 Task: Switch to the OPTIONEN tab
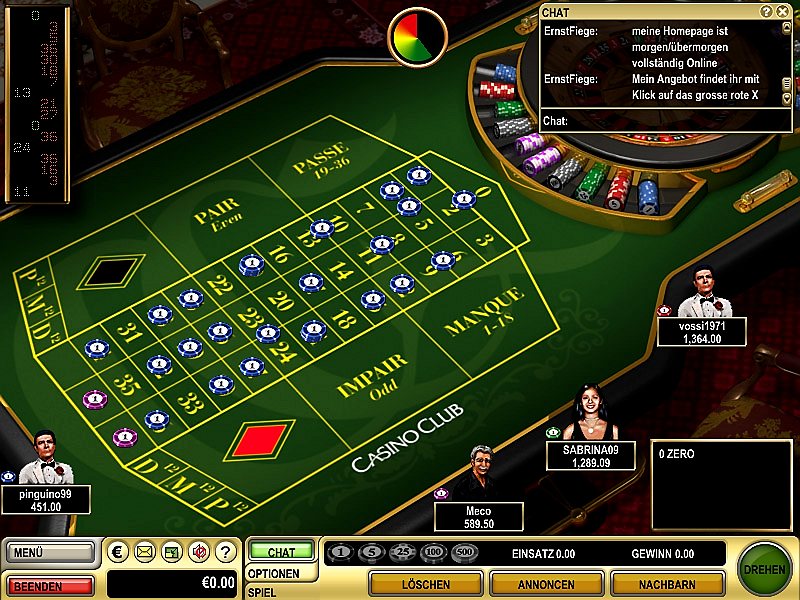pos(273,573)
